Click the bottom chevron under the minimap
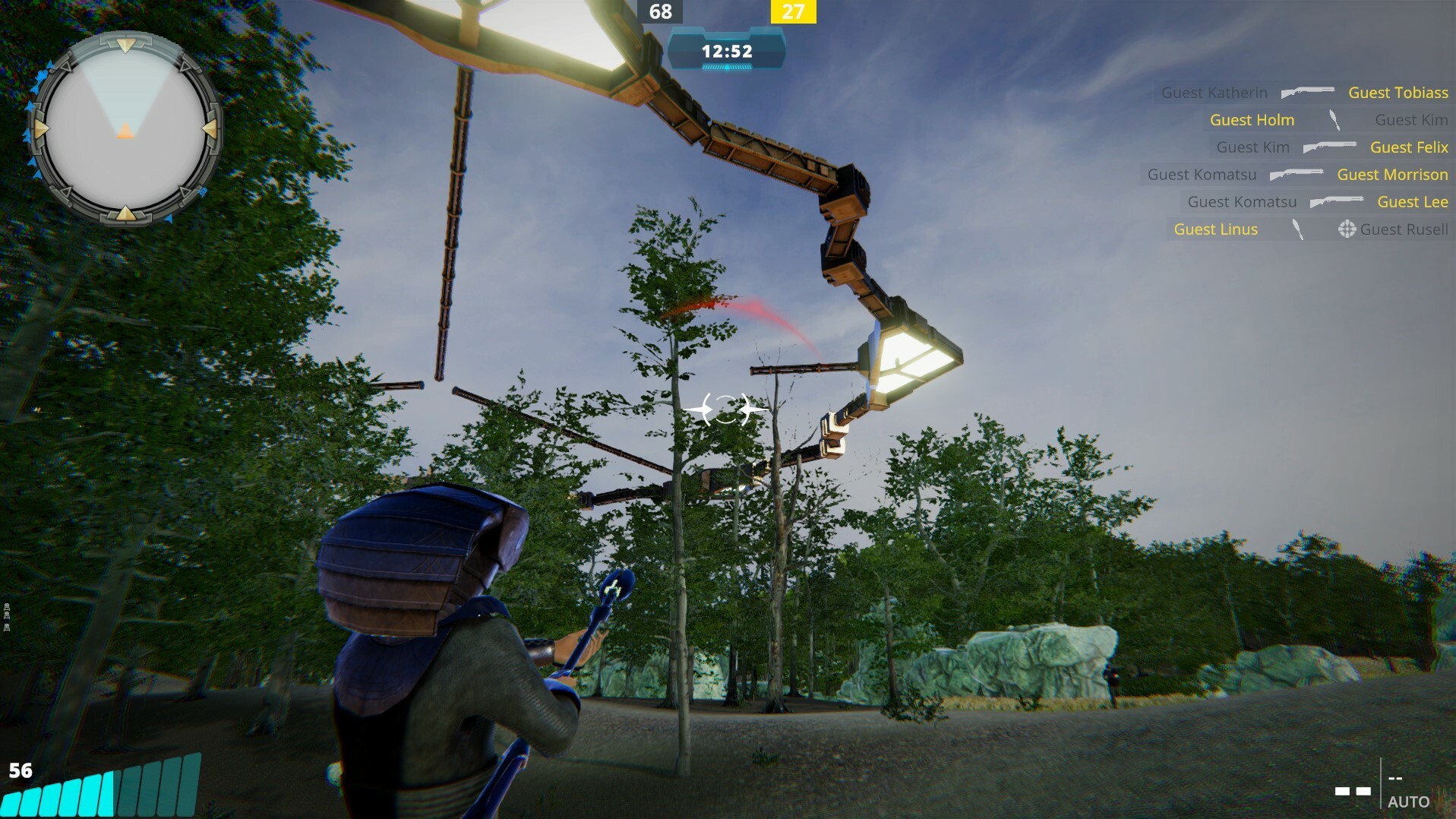Screen dimensions: 1456x819 pos(124,214)
